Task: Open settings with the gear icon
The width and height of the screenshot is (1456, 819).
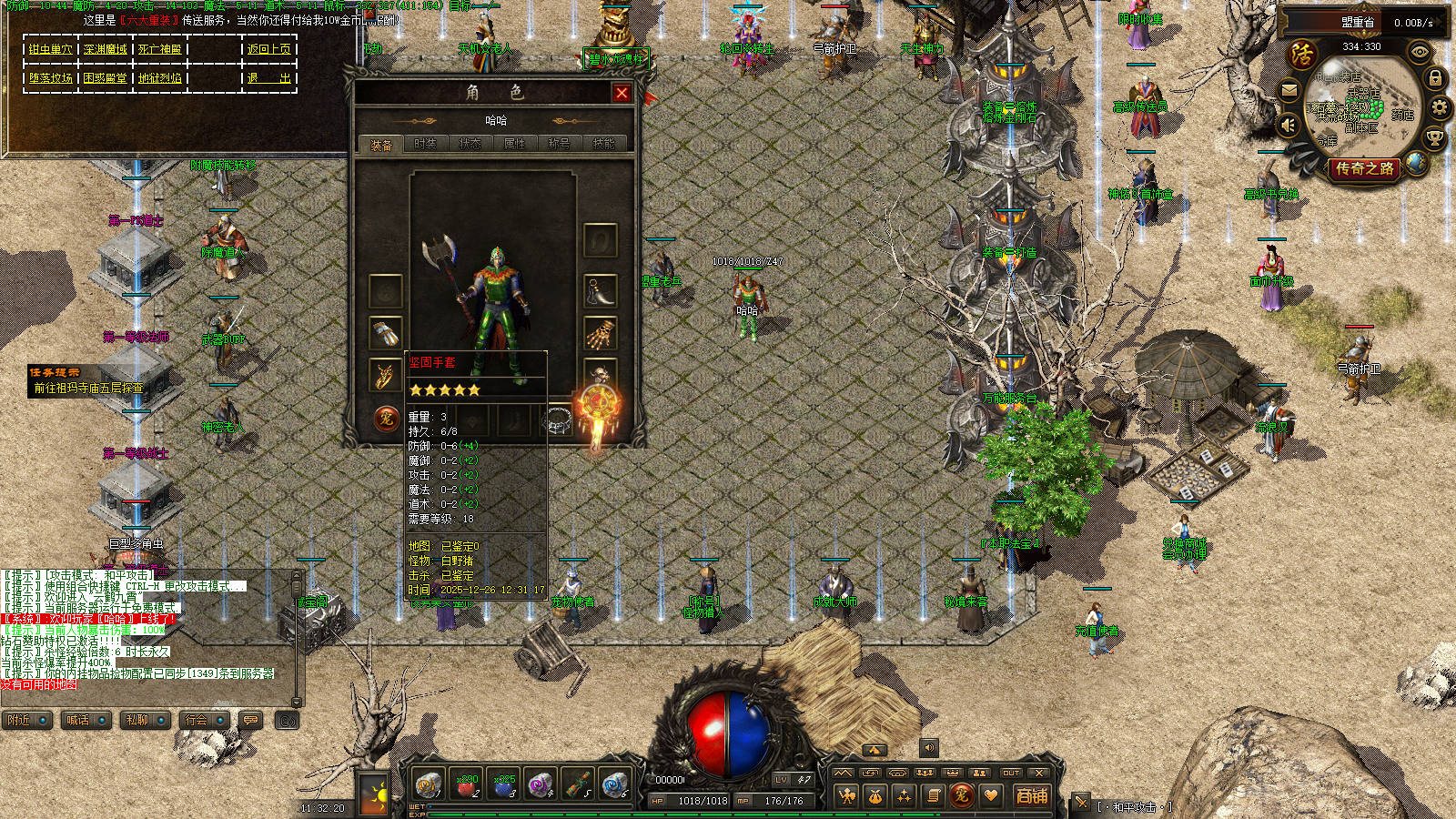Action: tap(1440, 107)
